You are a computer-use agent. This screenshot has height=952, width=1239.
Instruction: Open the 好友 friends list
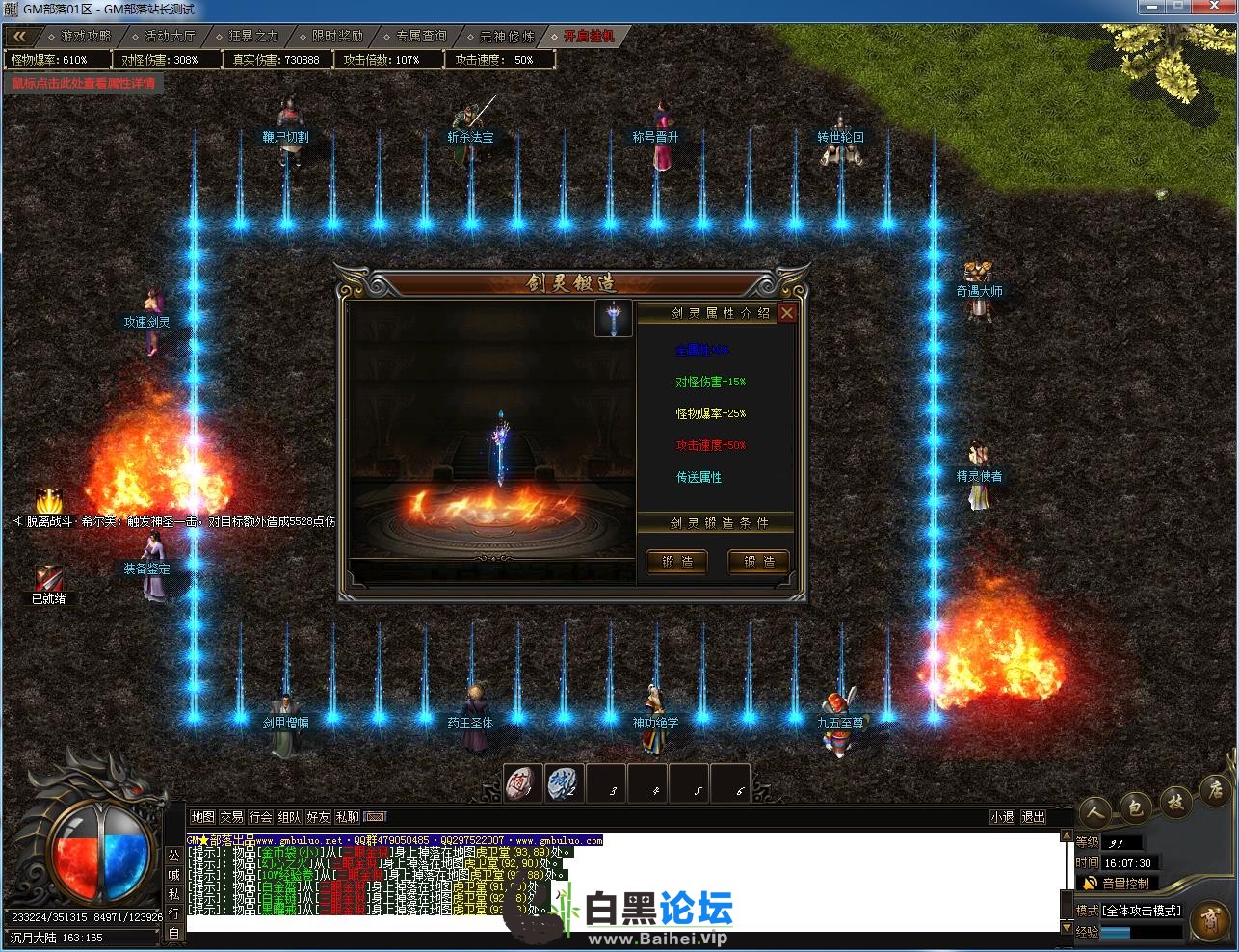[x=318, y=817]
